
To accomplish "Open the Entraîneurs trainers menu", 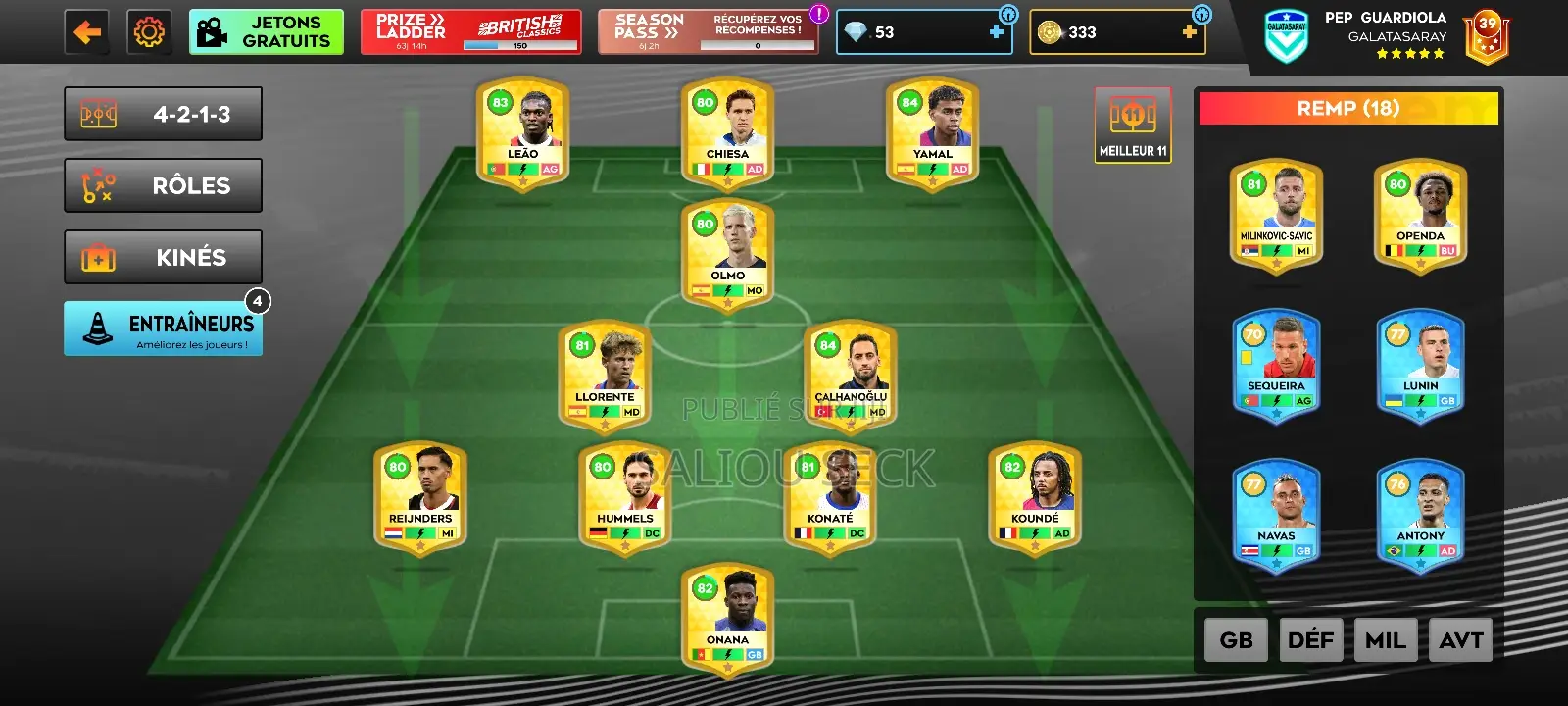I will coord(163,328).
